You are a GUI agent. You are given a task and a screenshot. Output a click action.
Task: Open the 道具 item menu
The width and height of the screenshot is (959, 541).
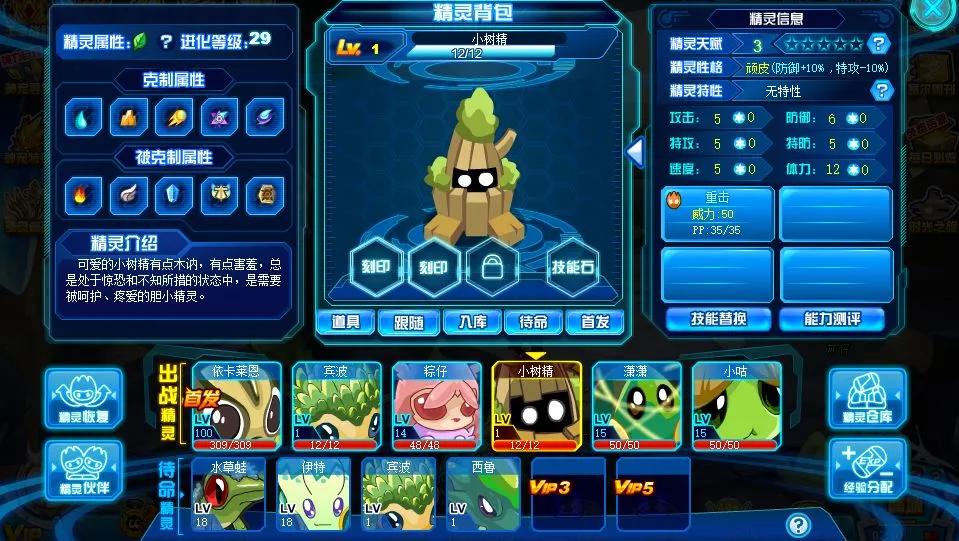pyautogui.click(x=346, y=322)
